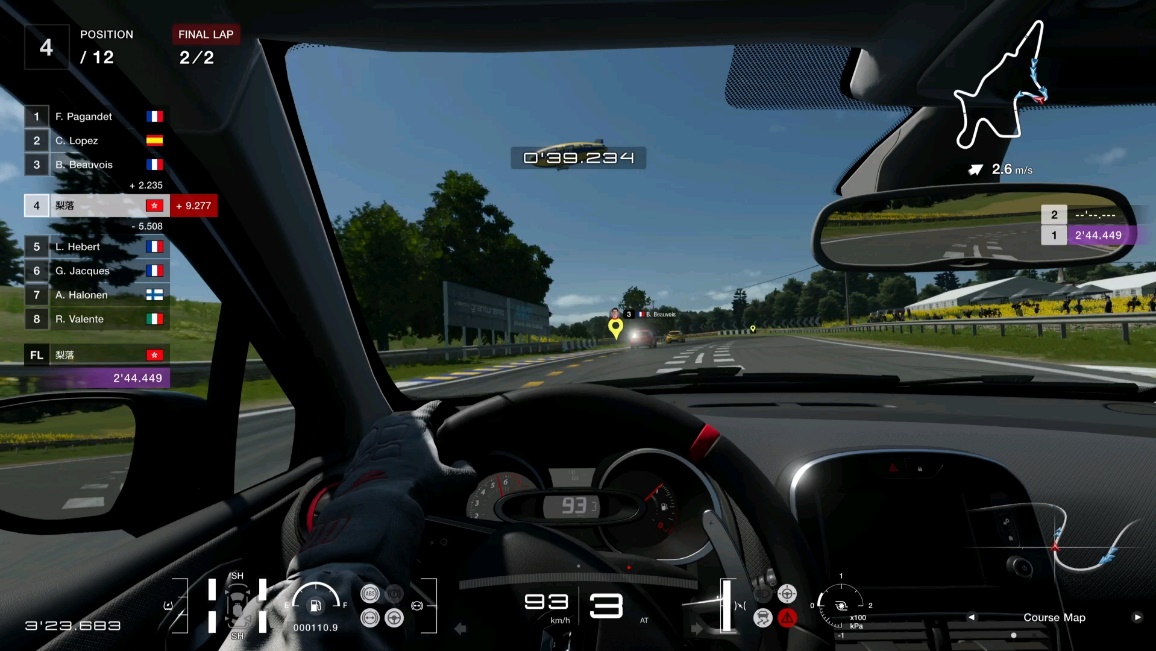This screenshot has height=651, width=1156.
Task: Click the left arrow beside Course Map
Action: (972, 617)
